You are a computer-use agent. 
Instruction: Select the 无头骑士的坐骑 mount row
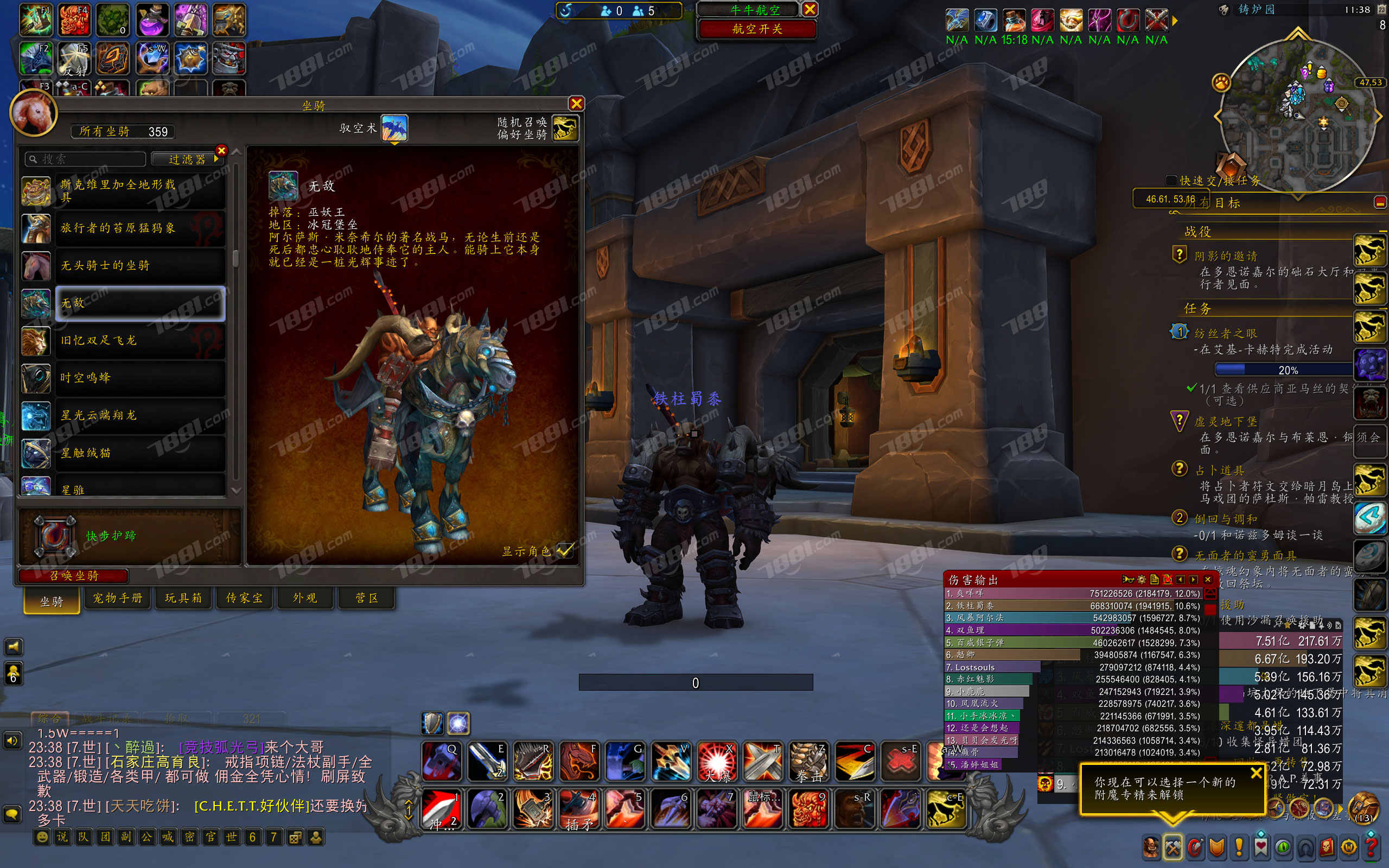click(139, 266)
